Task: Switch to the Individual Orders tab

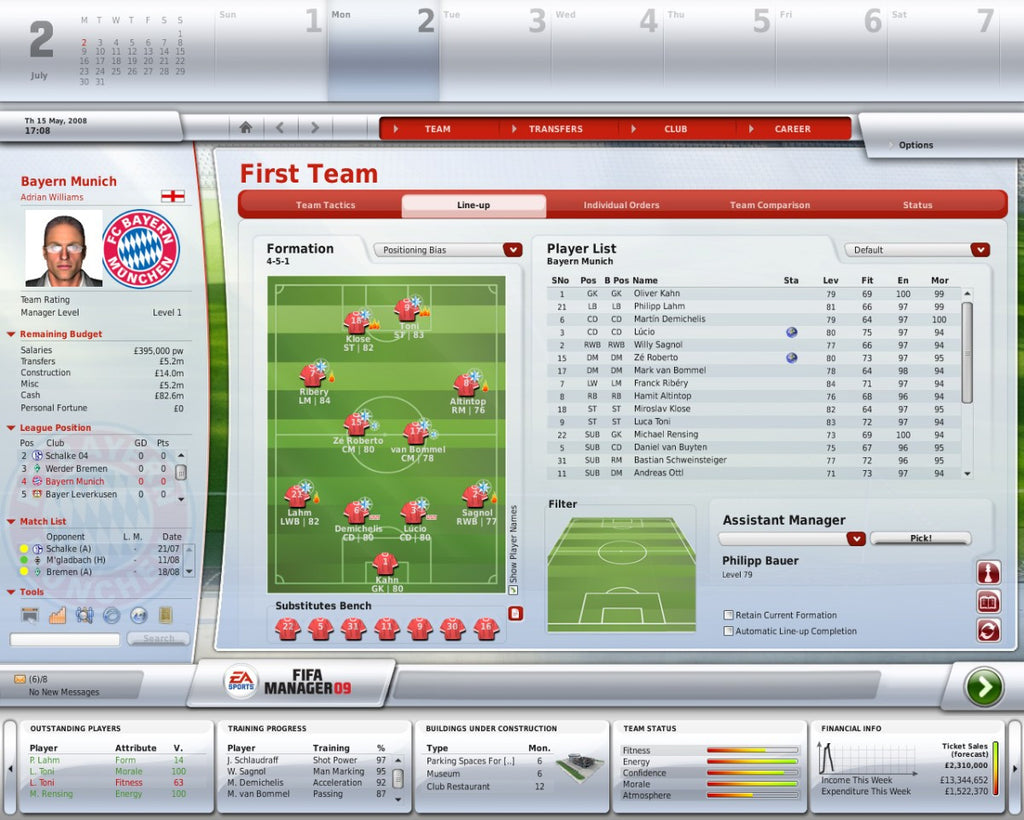Action: click(621, 205)
